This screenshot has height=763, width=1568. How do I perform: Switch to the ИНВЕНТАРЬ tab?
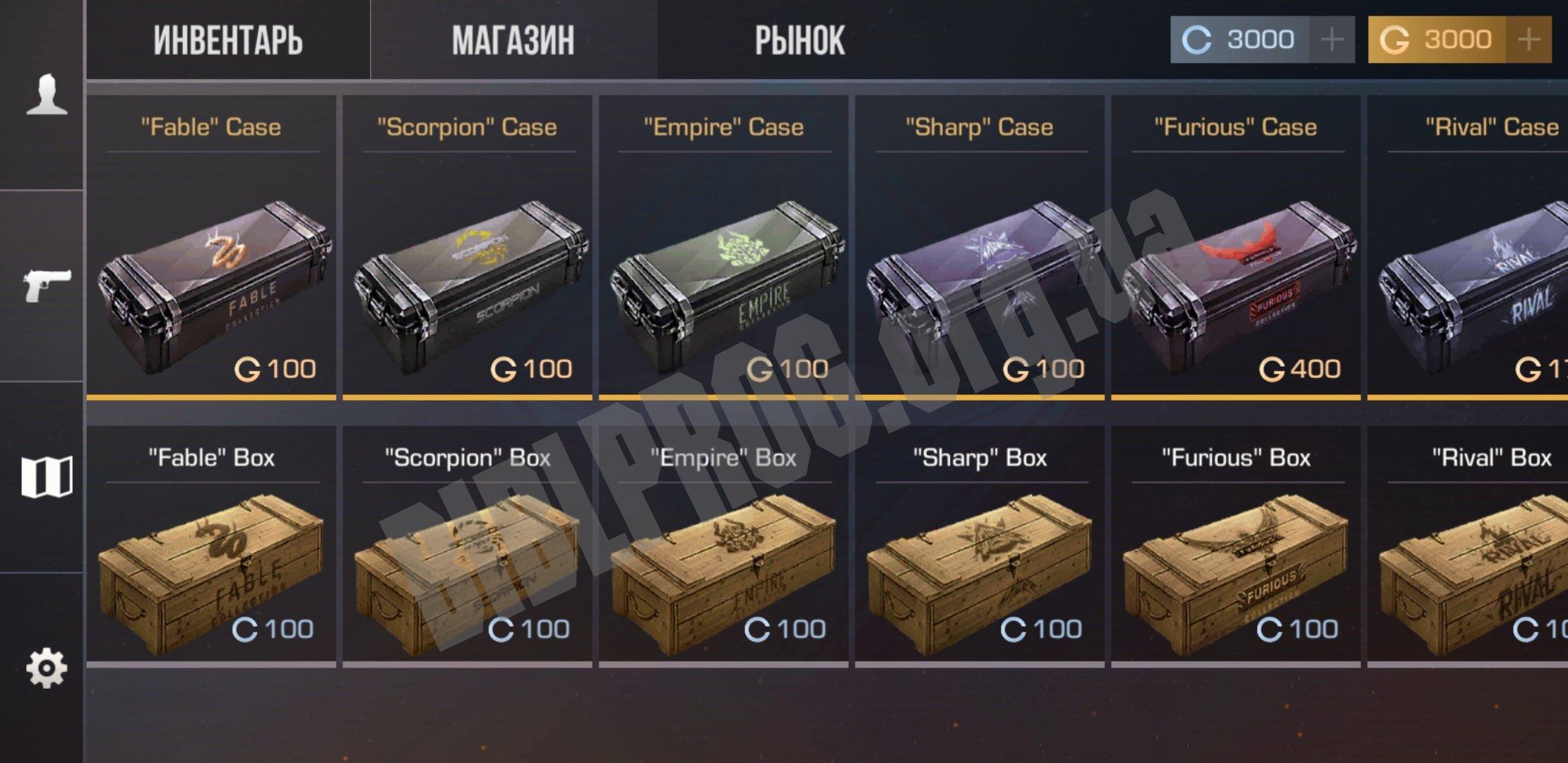[228, 40]
